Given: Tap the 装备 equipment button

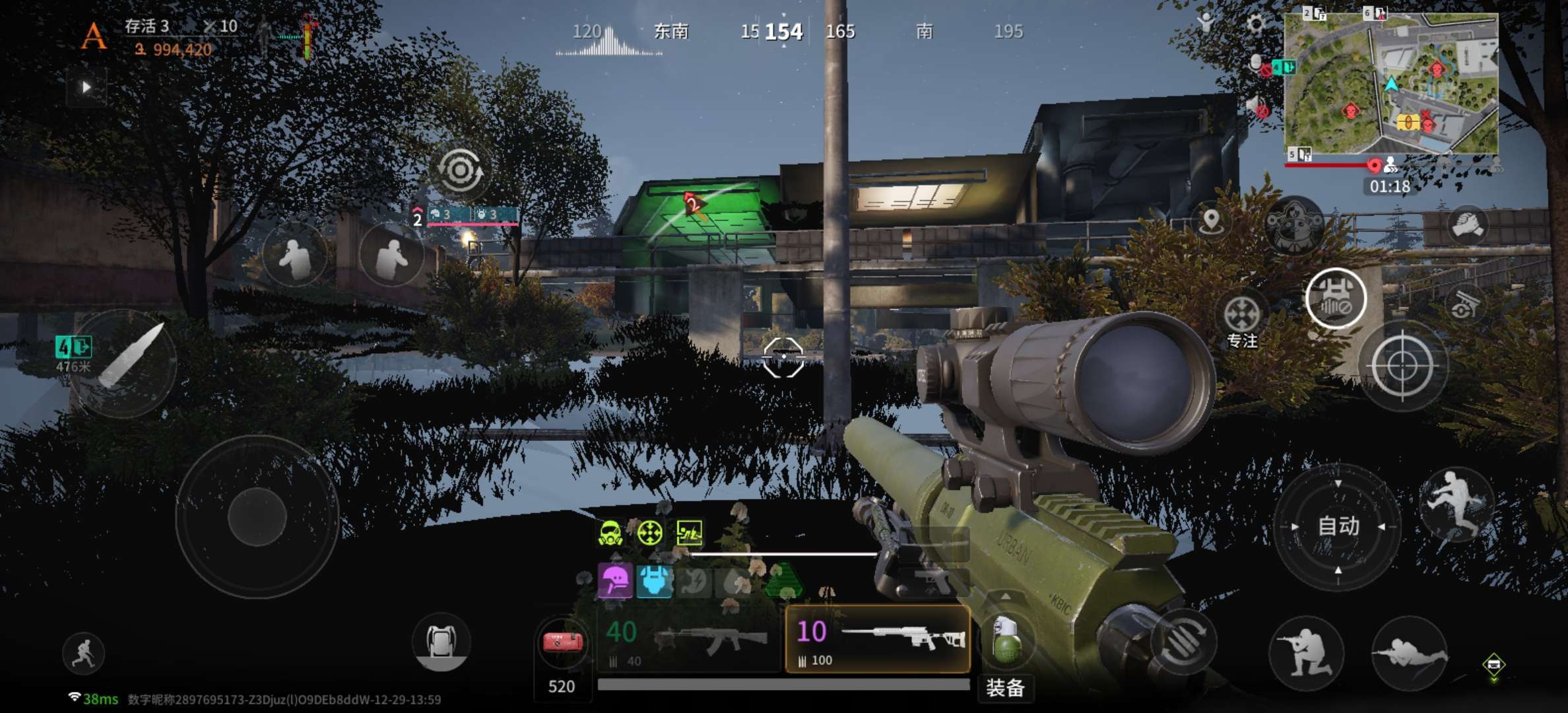Looking at the screenshot, I should pyautogui.click(x=1005, y=688).
